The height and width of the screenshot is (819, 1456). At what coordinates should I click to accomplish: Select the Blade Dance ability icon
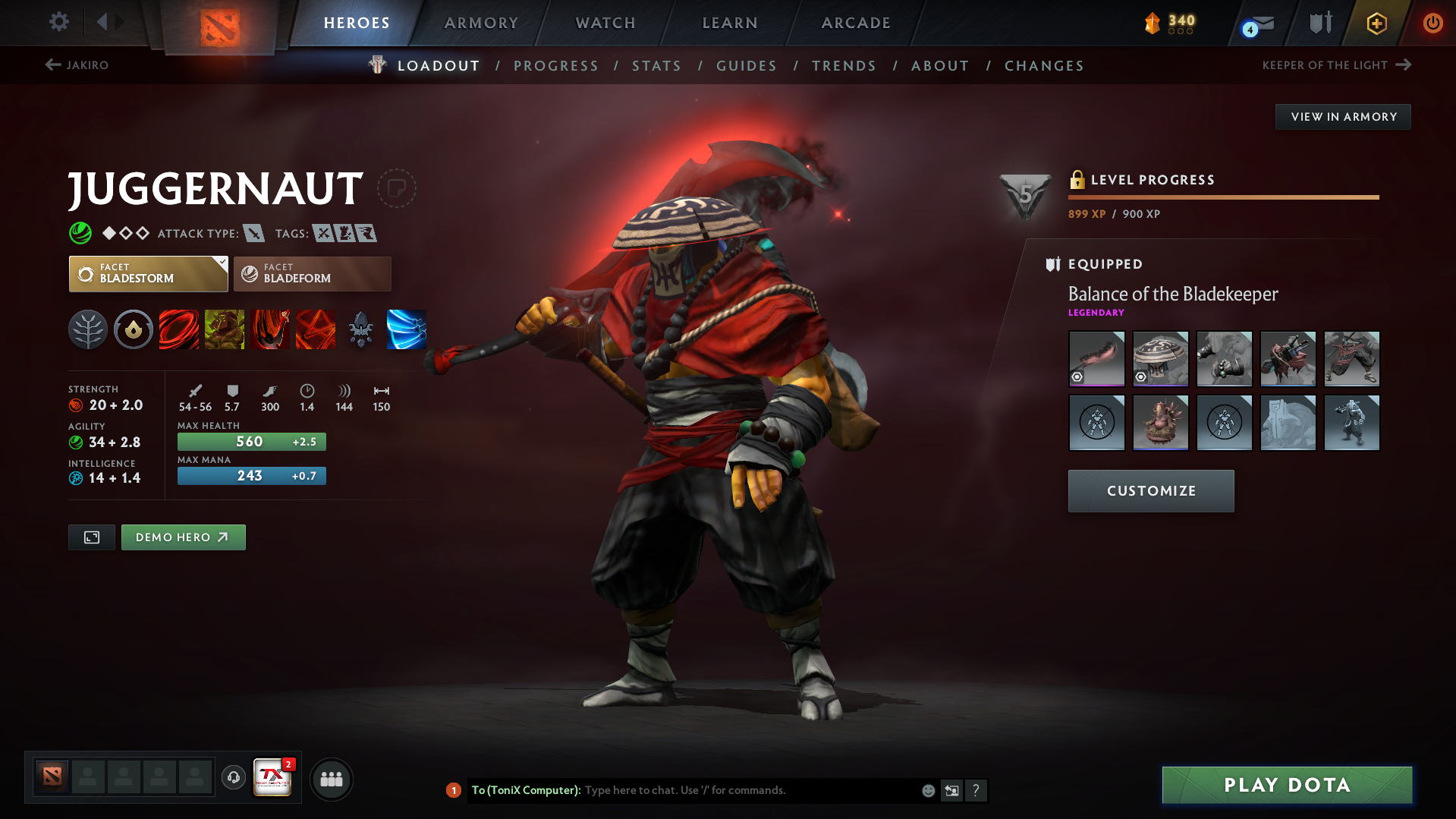(x=270, y=329)
